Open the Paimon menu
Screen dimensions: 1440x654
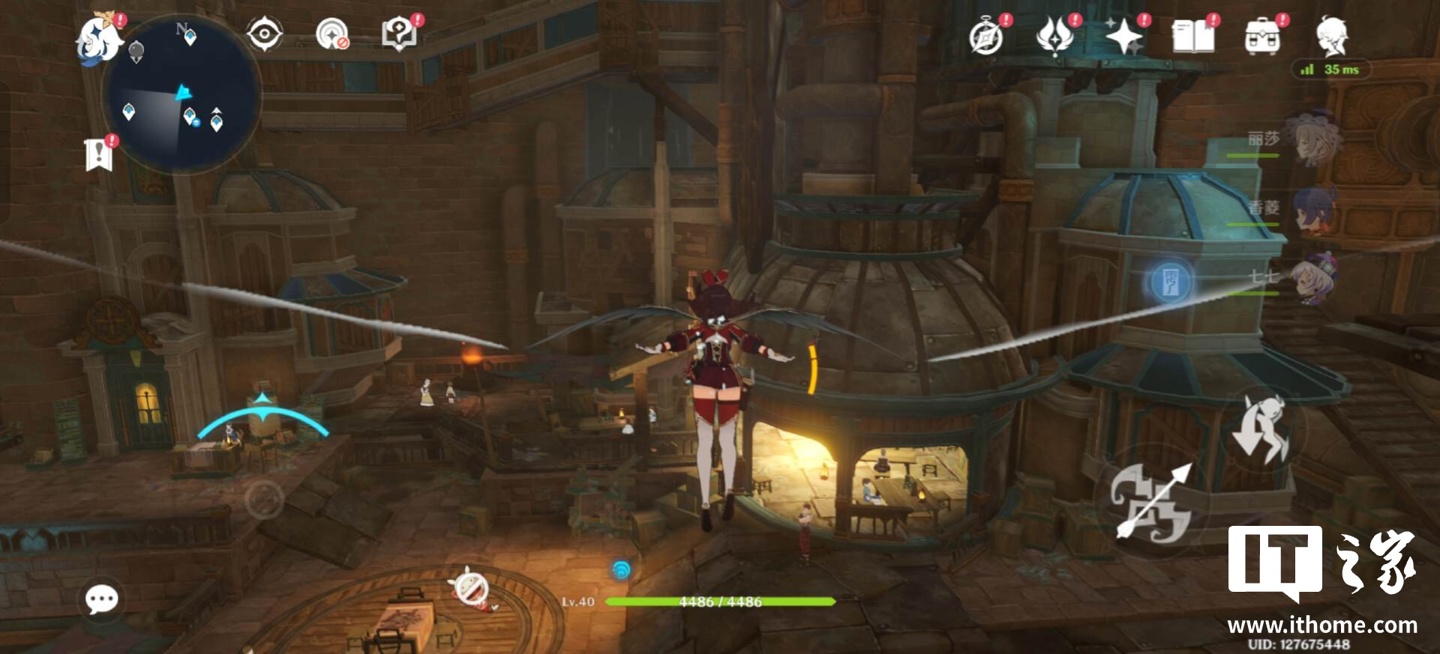point(99,36)
